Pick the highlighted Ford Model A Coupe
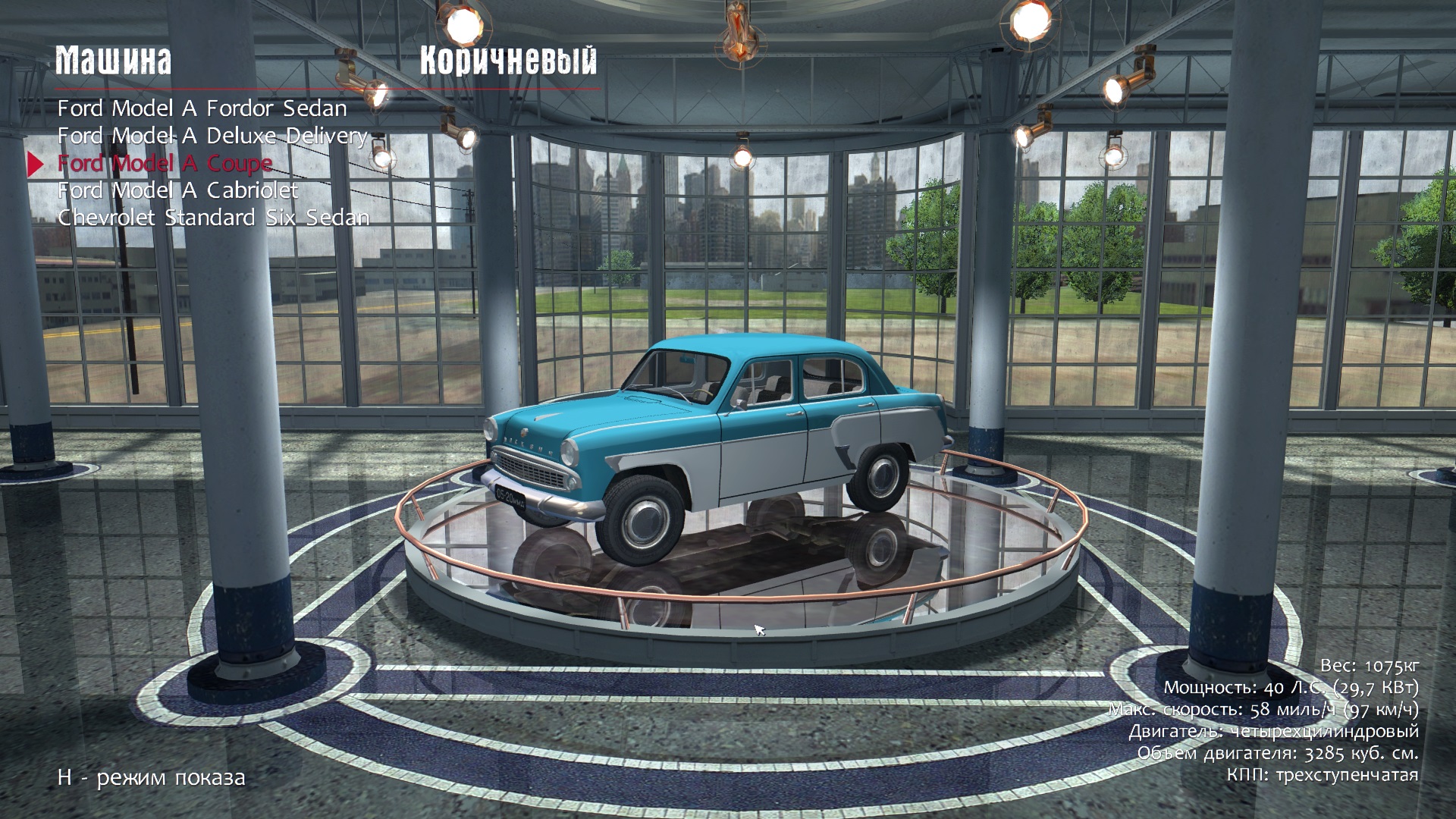 [165, 163]
